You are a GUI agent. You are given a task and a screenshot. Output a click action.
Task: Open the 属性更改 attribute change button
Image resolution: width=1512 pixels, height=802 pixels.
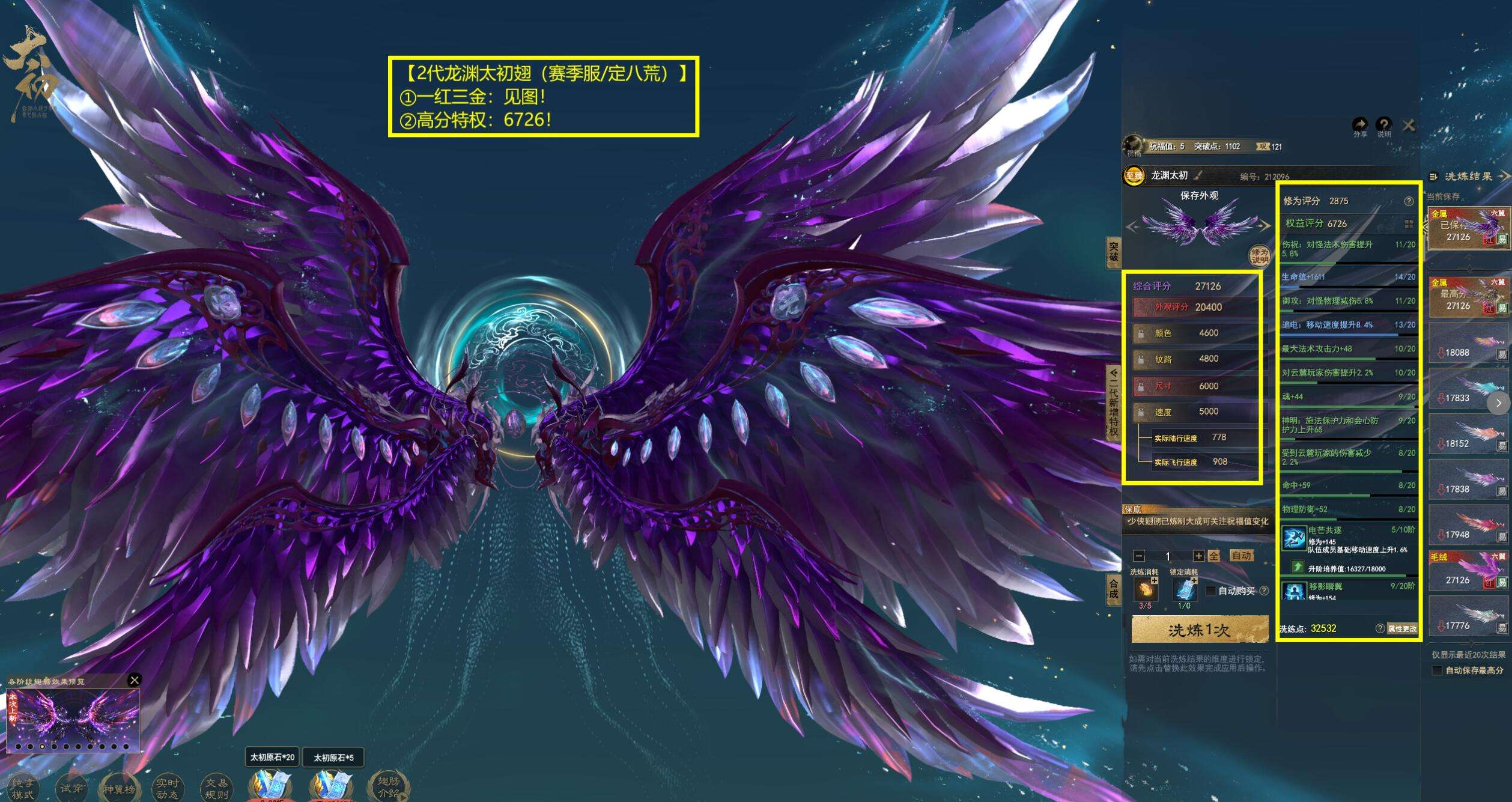pos(1402,628)
